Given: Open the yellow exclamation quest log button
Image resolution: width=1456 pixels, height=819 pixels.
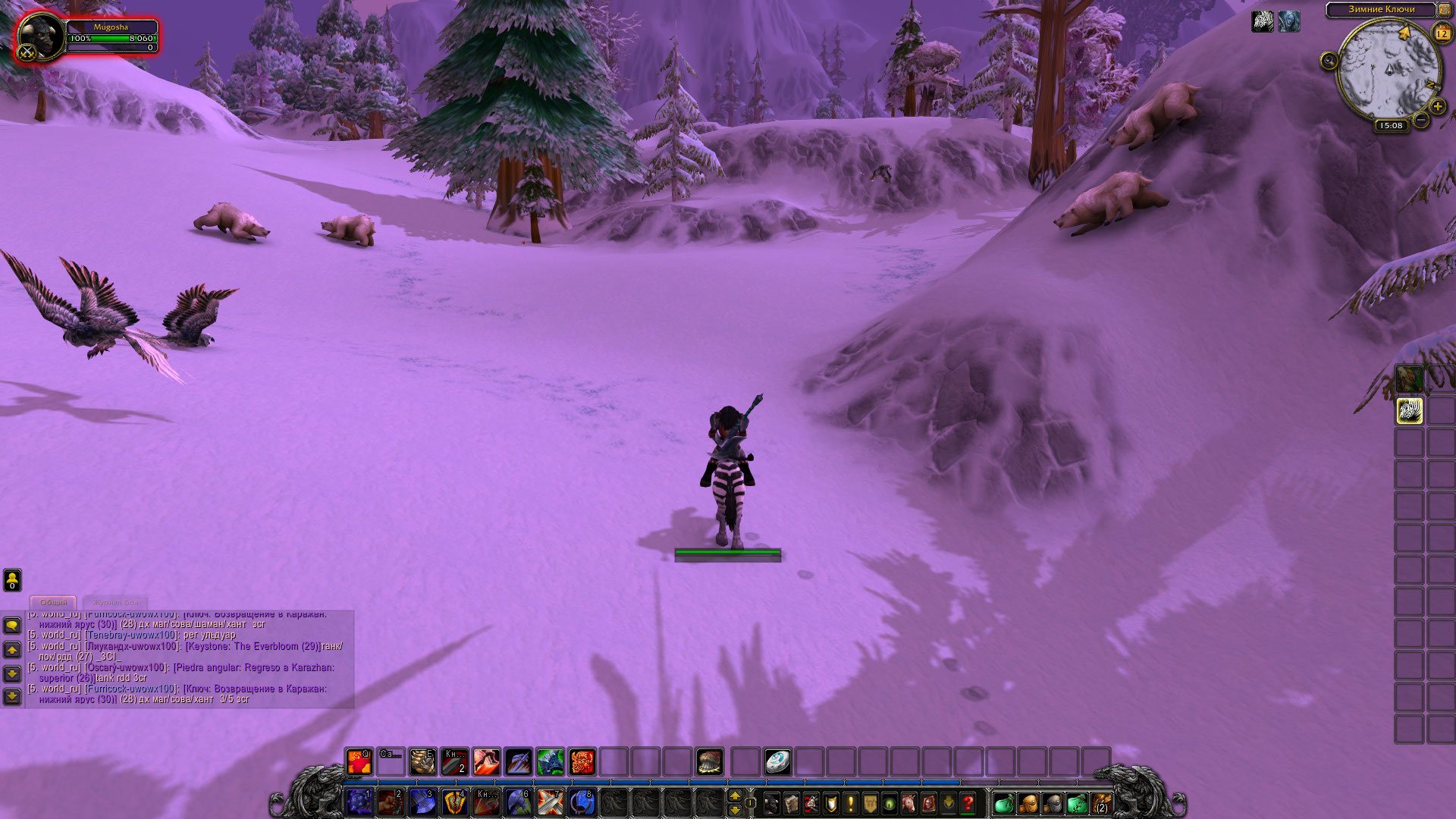Looking at the screenshot, I should [850, 802].
